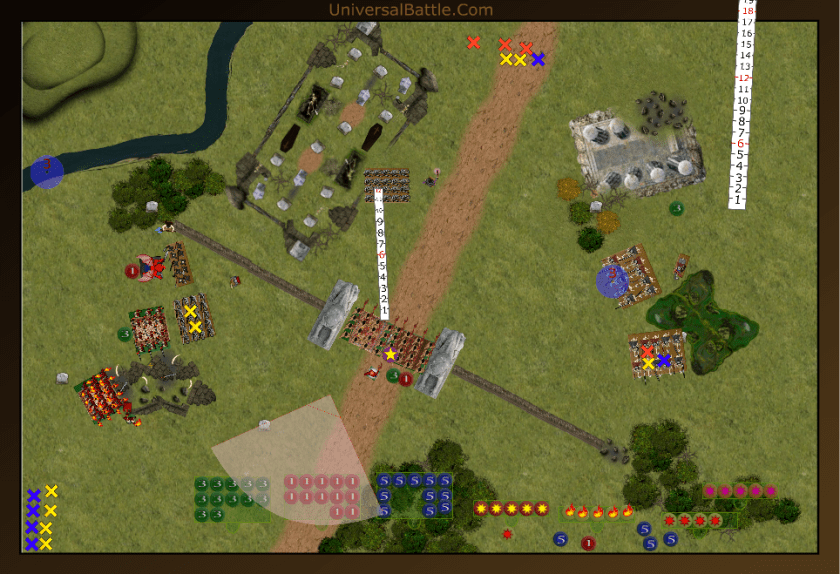This screenshot has width=840, height=574.
Task: Choose the dark cavalry unit beside the graveyard
Action: pos(386,185)
